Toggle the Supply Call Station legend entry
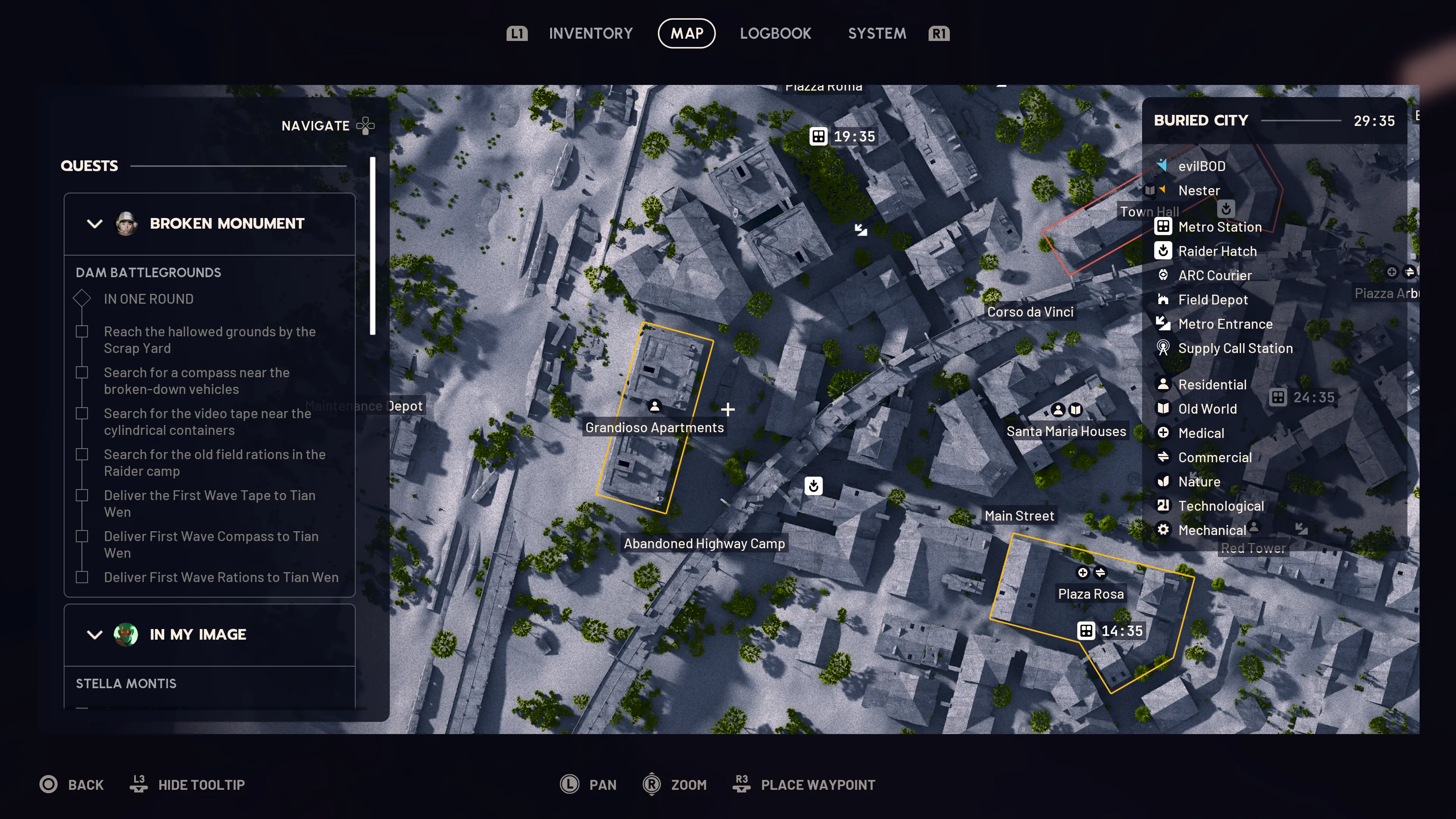Viewport: 1456px width, 819px height. 1235,348
